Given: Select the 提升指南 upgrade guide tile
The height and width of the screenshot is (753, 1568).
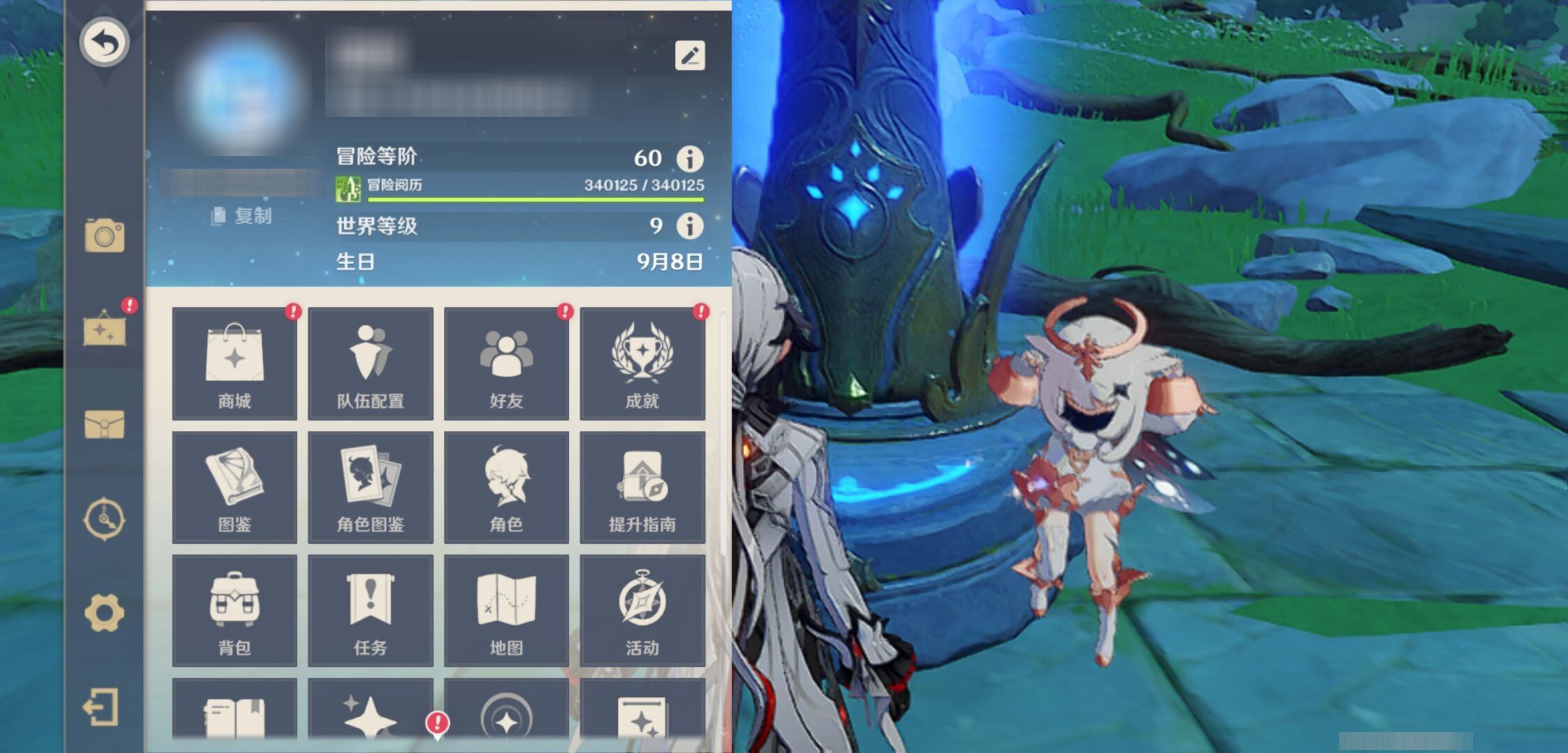Looking at the screenshot, I should (642, 487).
